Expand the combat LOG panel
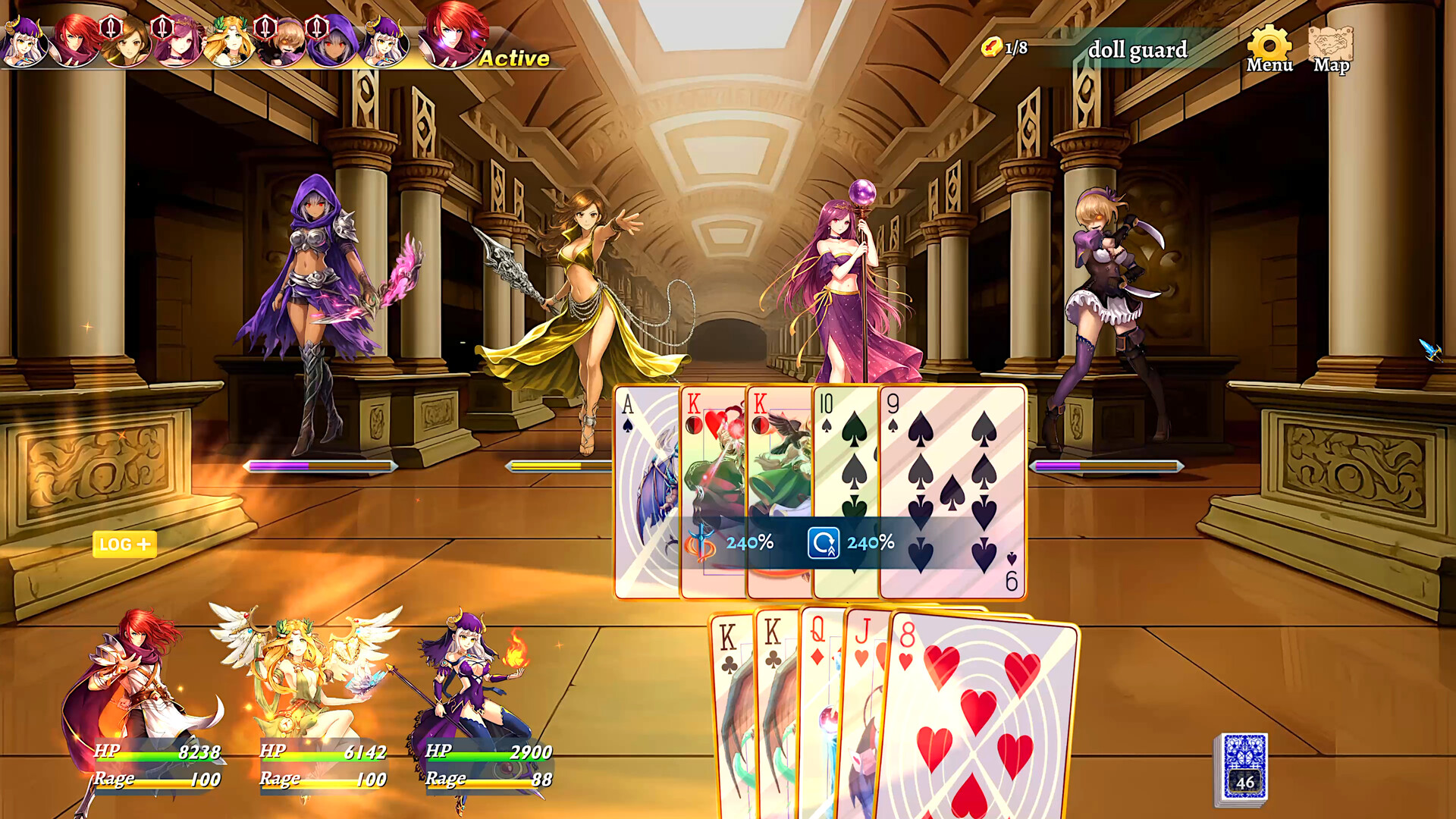The width and height of the screenshot is (1456, 819). [124, 543]
